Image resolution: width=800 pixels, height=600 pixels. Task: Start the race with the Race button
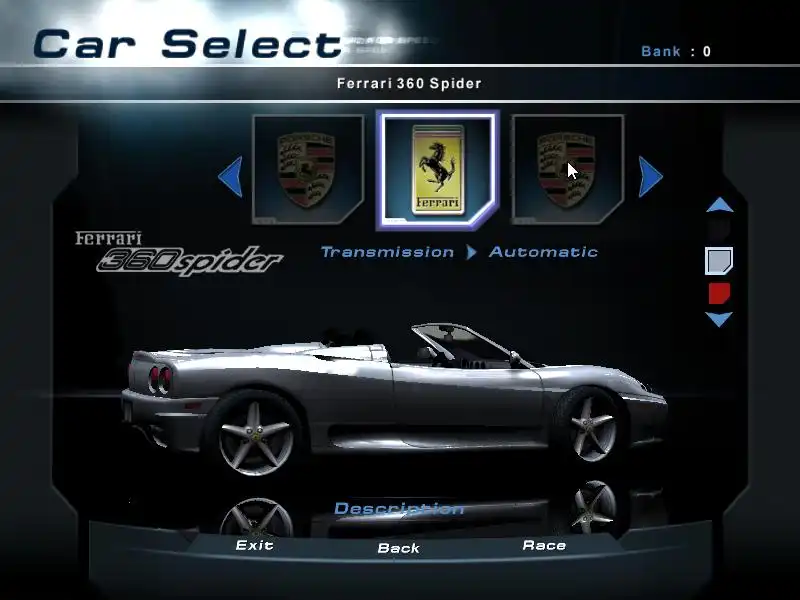(544, 546)
